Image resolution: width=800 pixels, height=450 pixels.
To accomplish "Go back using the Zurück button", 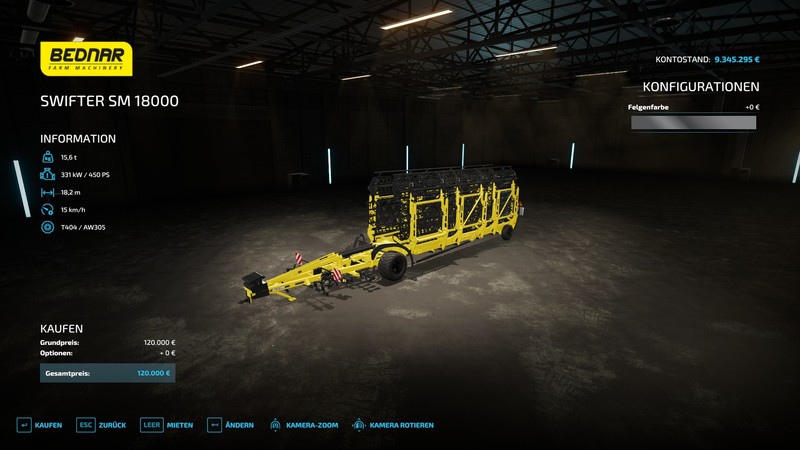I will 101,425.
